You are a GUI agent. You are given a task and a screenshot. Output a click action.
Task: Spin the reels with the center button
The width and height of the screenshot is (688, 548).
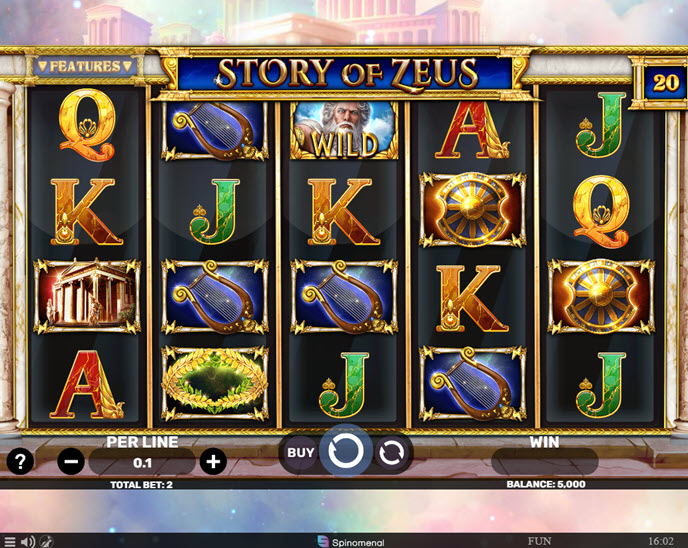pyautogui.click(x=345, y=452)
